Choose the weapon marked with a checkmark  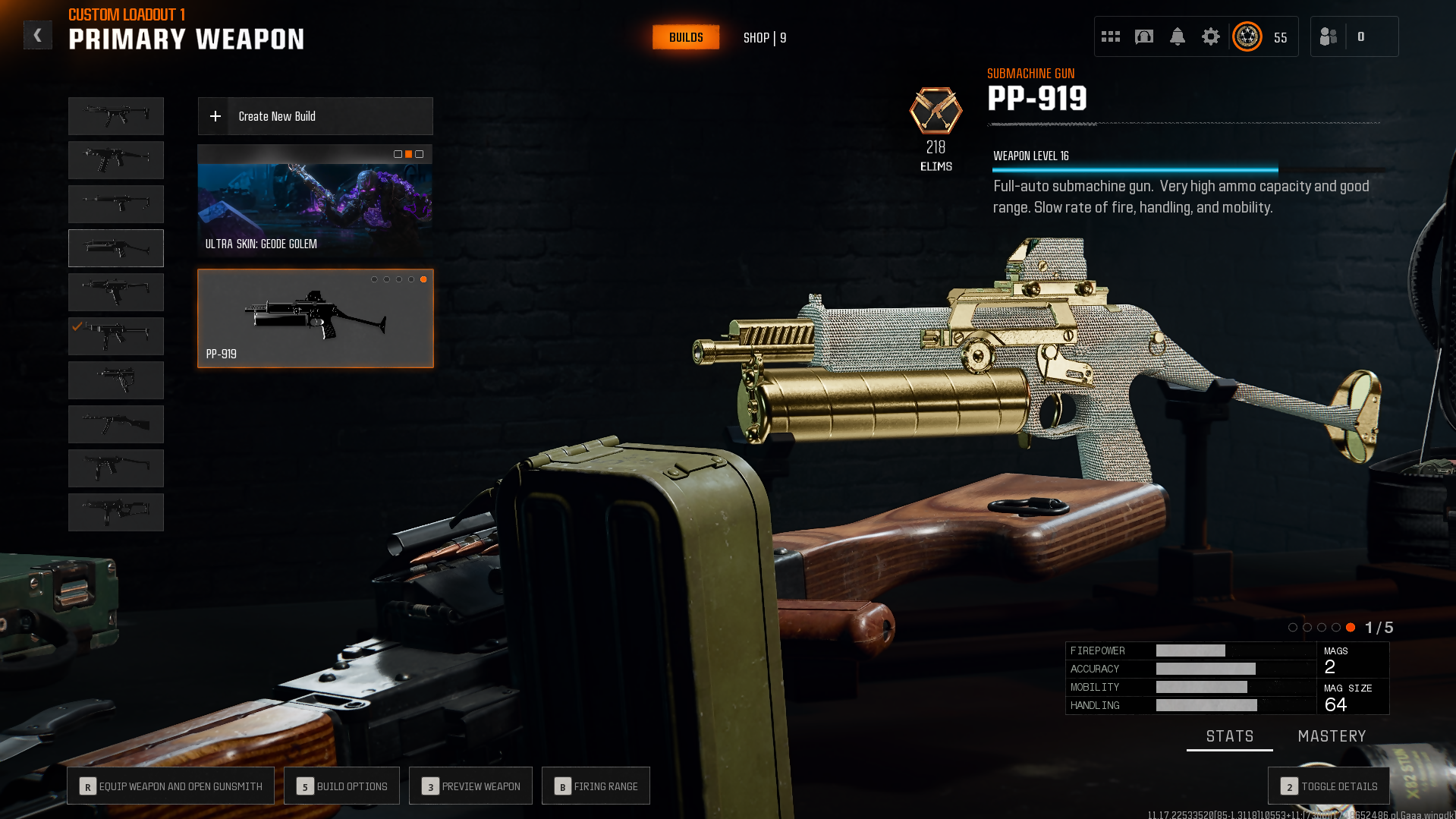[x=116, y=336]
